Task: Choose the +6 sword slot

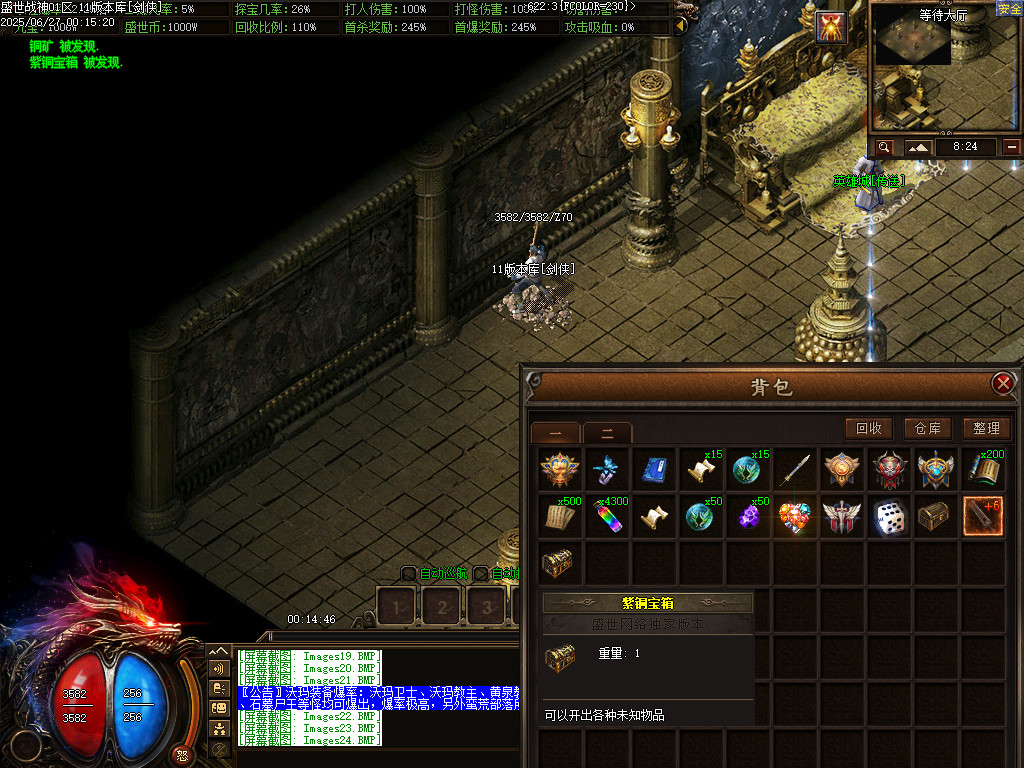Action: tap(983, 517)
